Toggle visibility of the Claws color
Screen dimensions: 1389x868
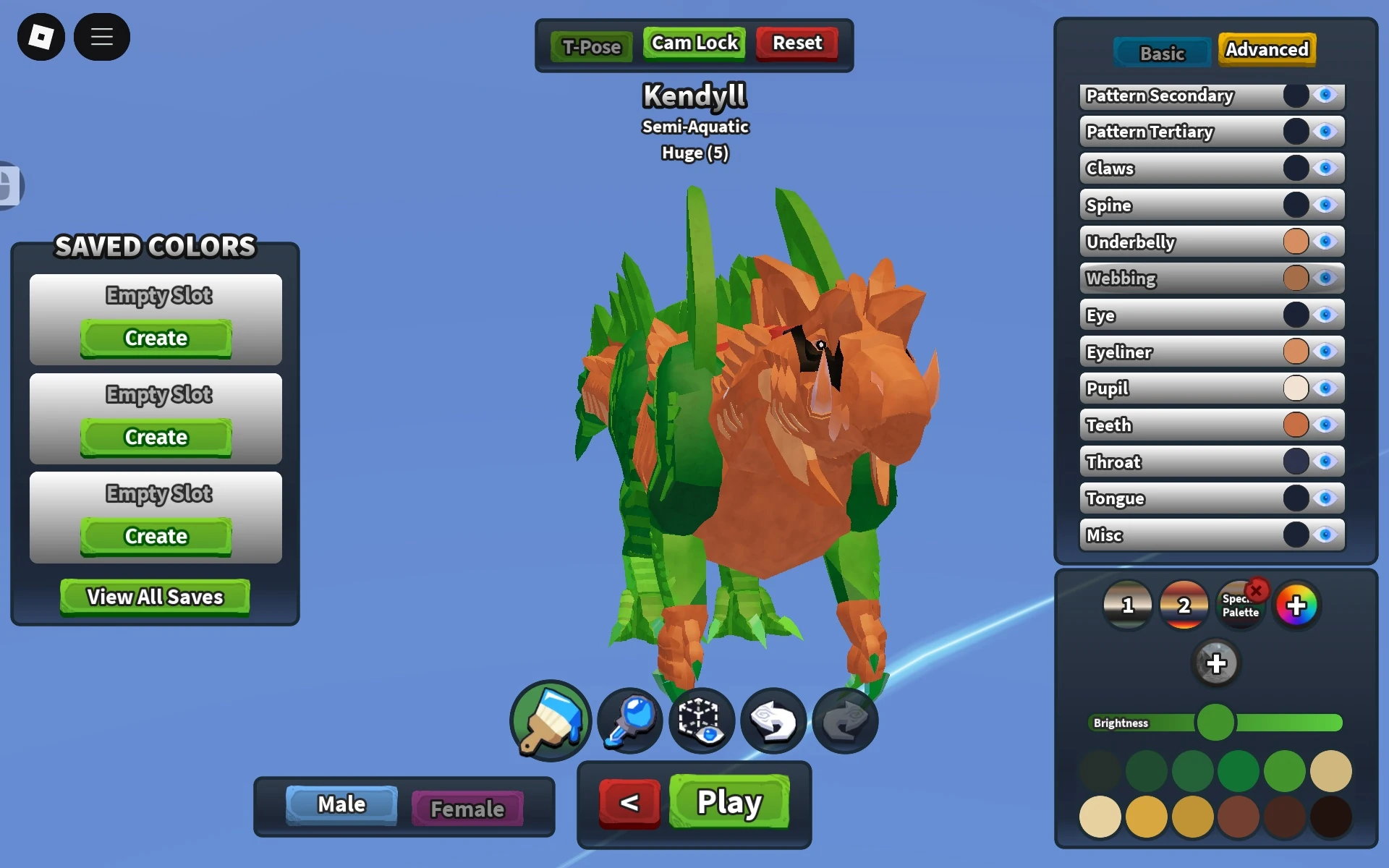tap(1326, 168)
